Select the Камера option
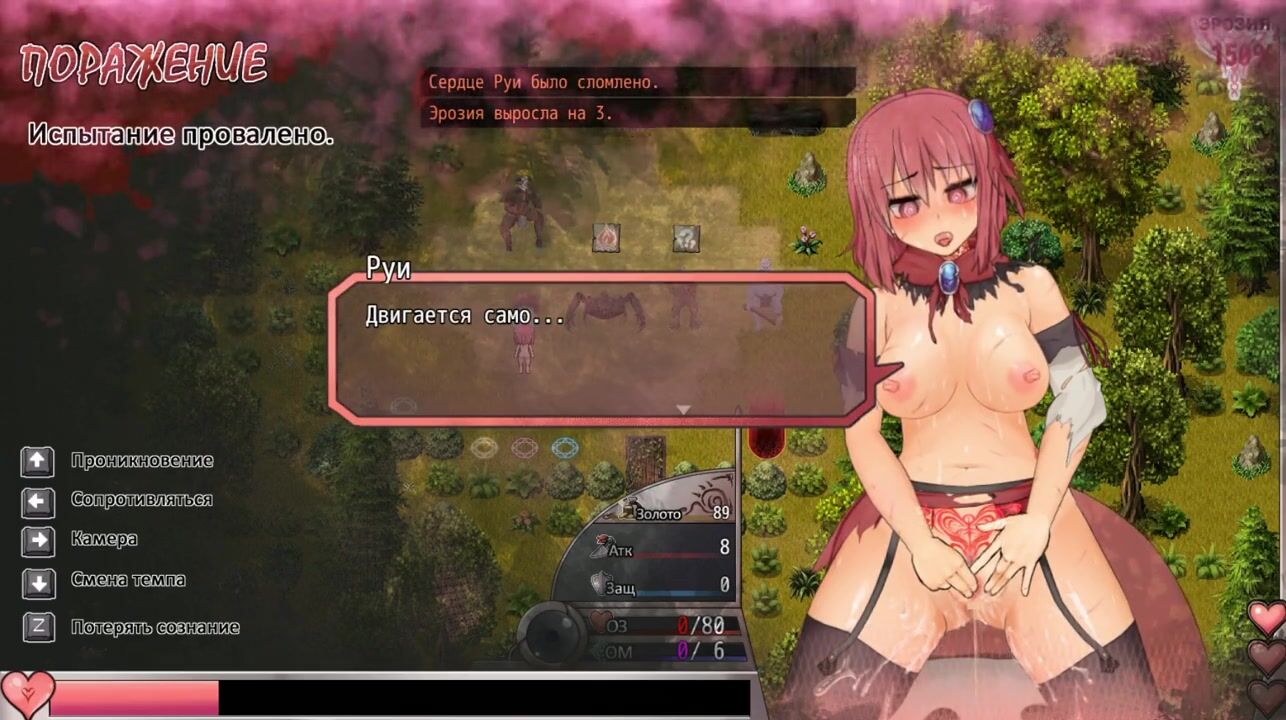 click(x=104, y=539)
